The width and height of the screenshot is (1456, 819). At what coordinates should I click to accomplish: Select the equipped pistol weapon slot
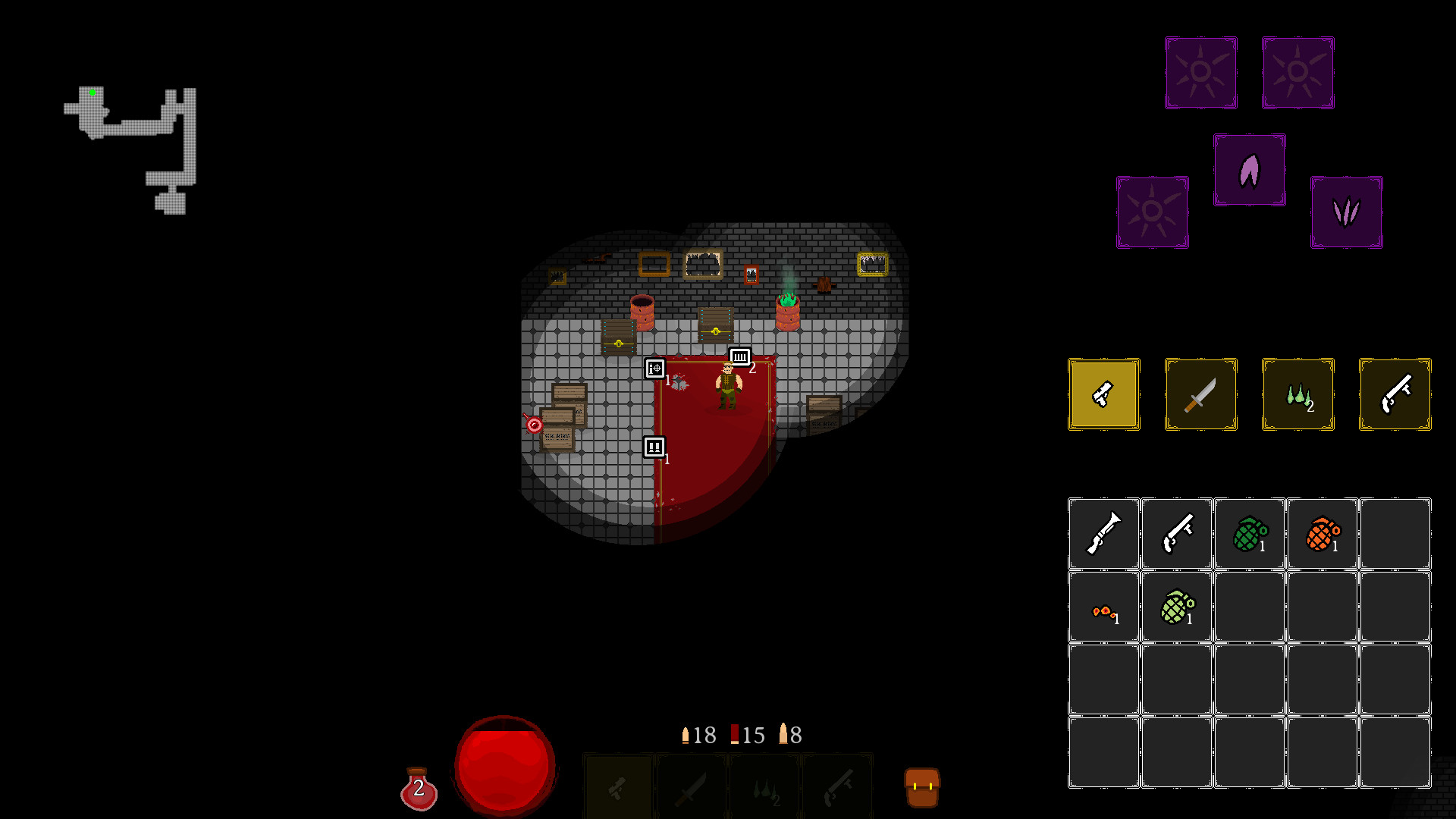[x=1103, y=394]
